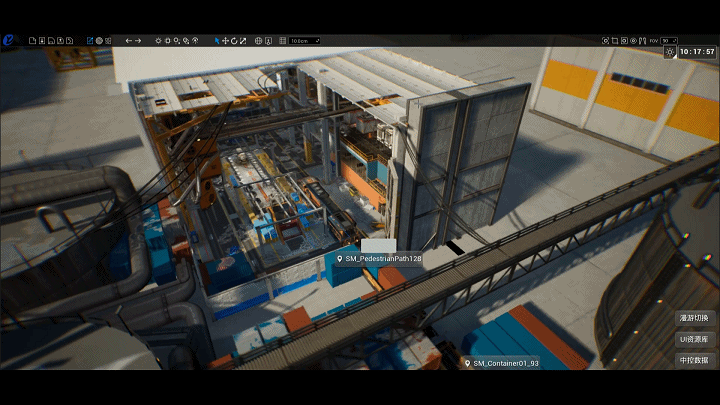Click the new blank file icon
Screen dimensions: 720x405
click(x=32, y=41)
